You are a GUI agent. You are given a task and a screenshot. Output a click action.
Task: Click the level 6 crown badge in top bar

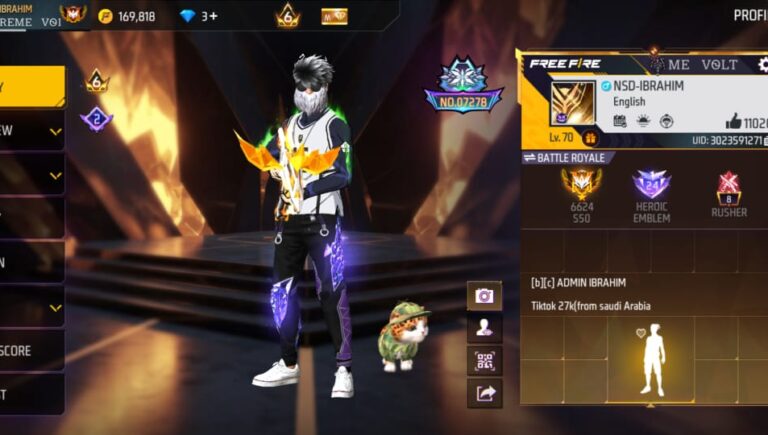[288, 16]
